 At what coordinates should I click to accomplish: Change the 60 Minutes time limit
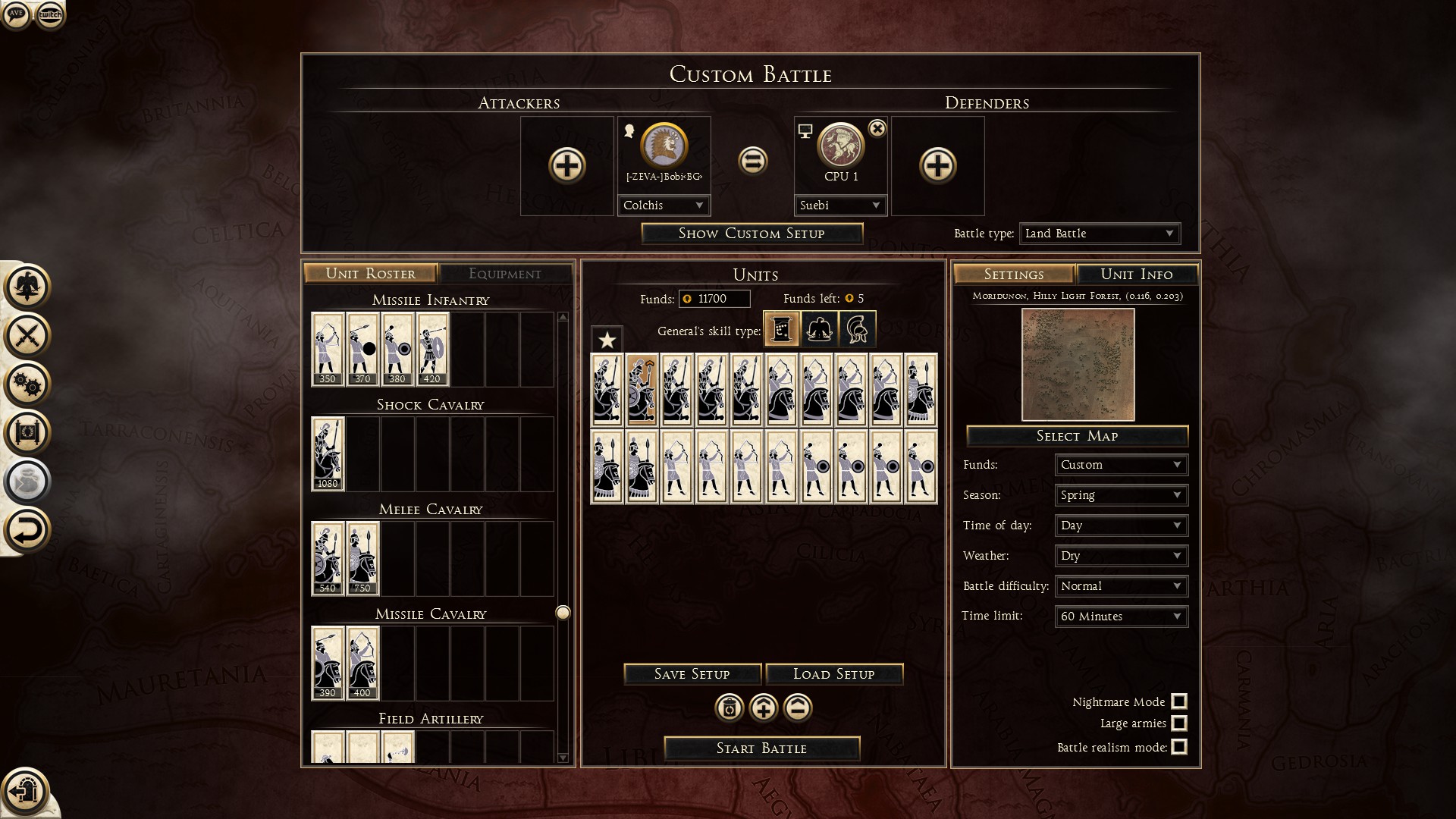click(x=1121, y=617)
